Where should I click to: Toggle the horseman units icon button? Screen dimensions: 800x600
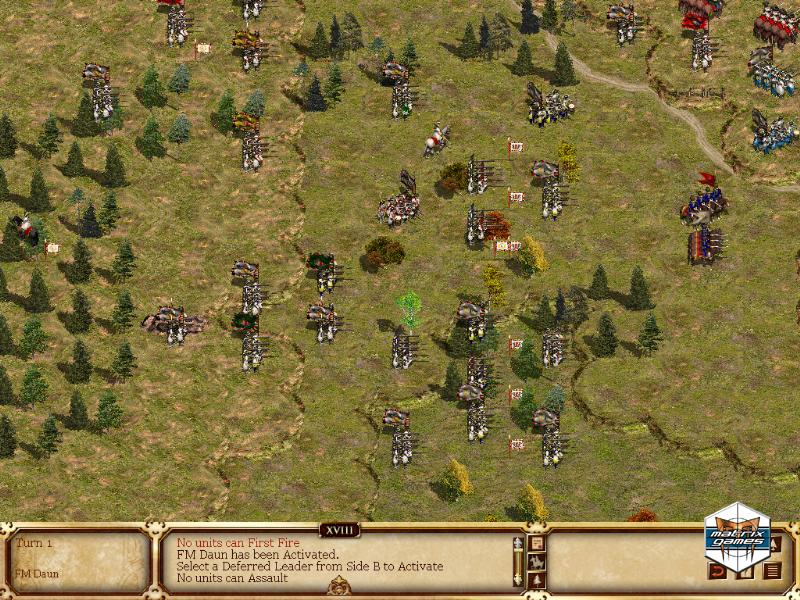[x=537, y=562]
